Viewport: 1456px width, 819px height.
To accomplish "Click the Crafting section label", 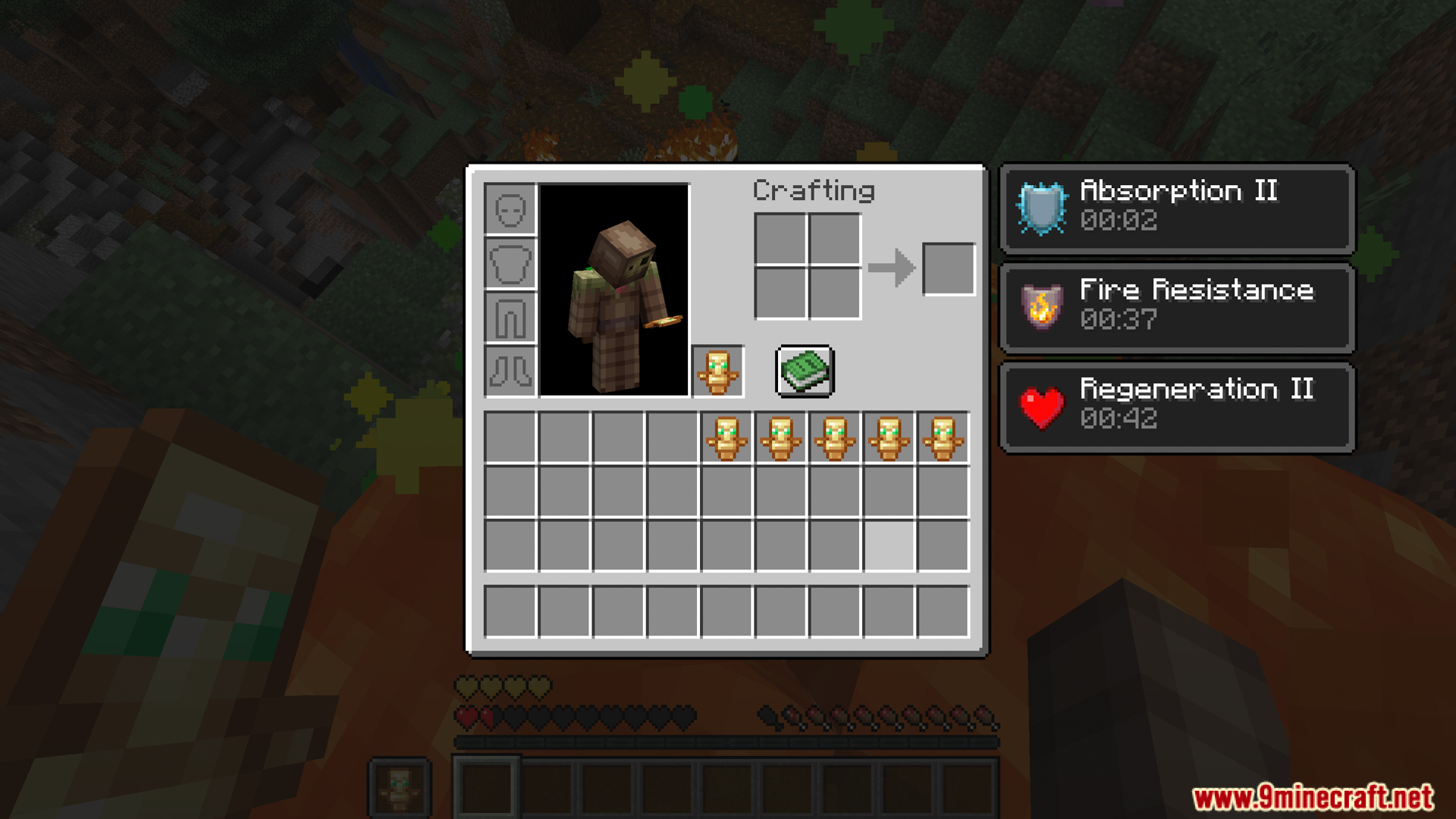I will 814,190.
